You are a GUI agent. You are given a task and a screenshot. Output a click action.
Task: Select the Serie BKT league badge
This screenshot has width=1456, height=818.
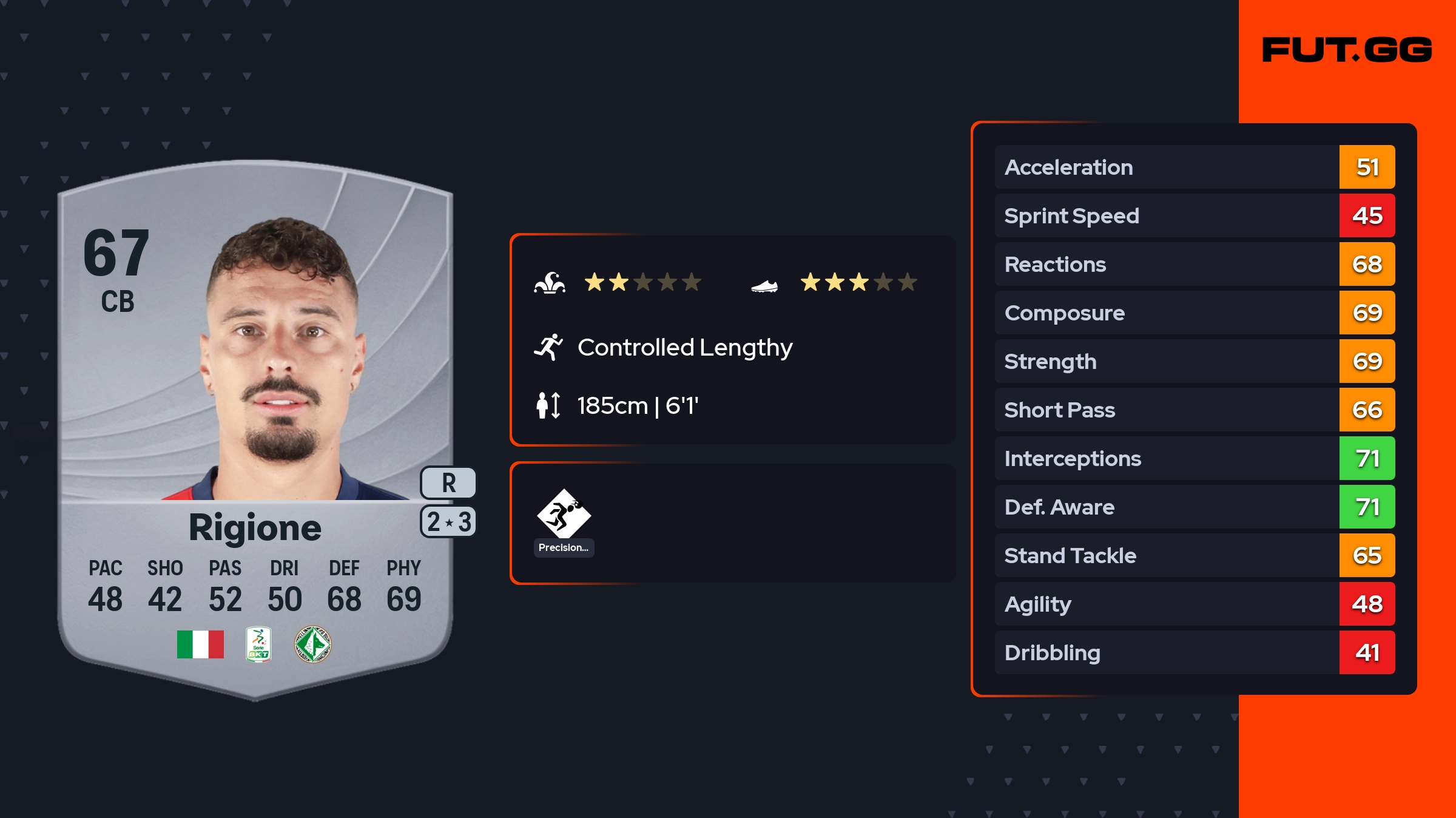click(258, 644)
